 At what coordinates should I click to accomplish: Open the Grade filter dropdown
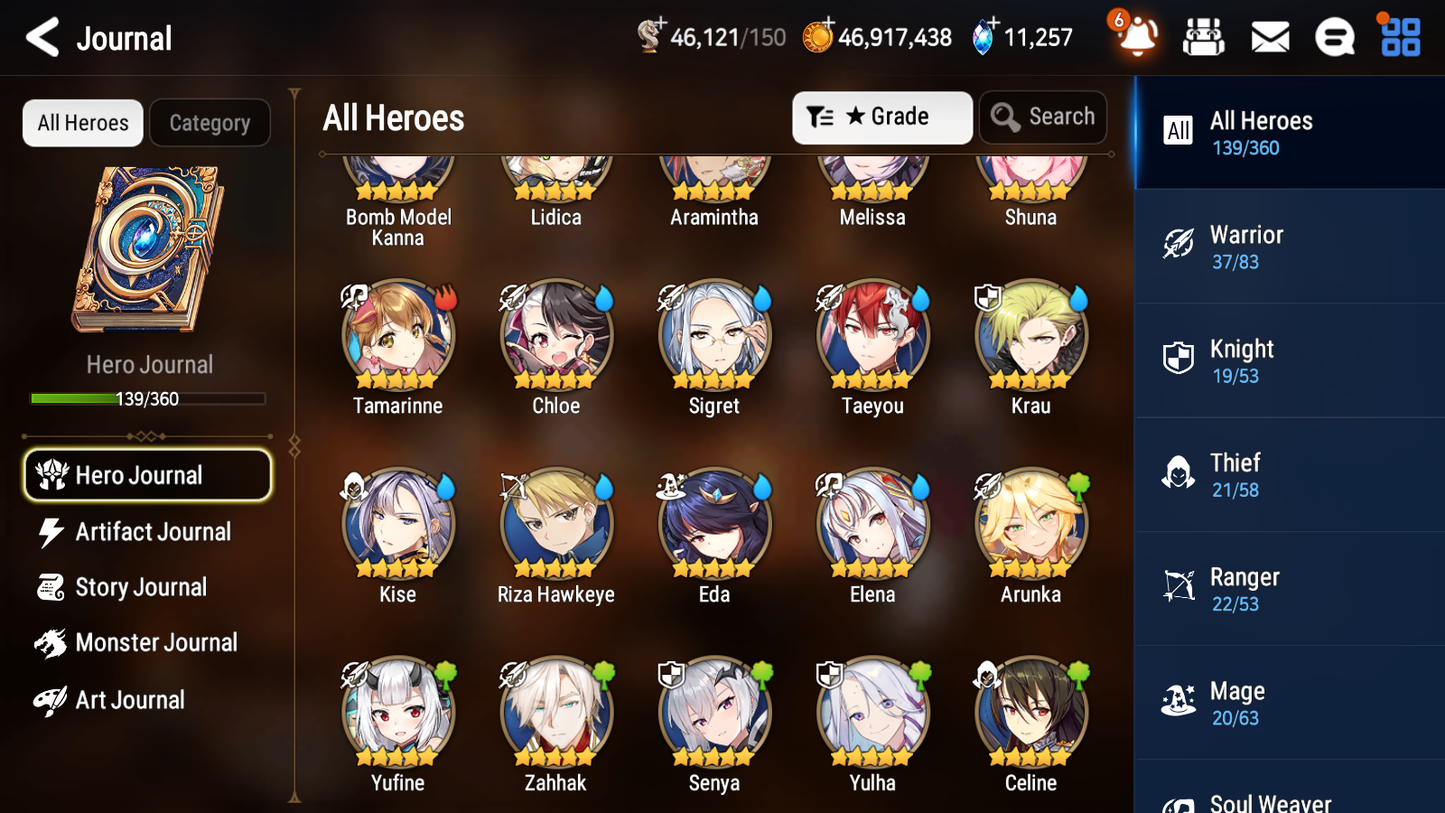pyautogui.click(x=882, y=117)
